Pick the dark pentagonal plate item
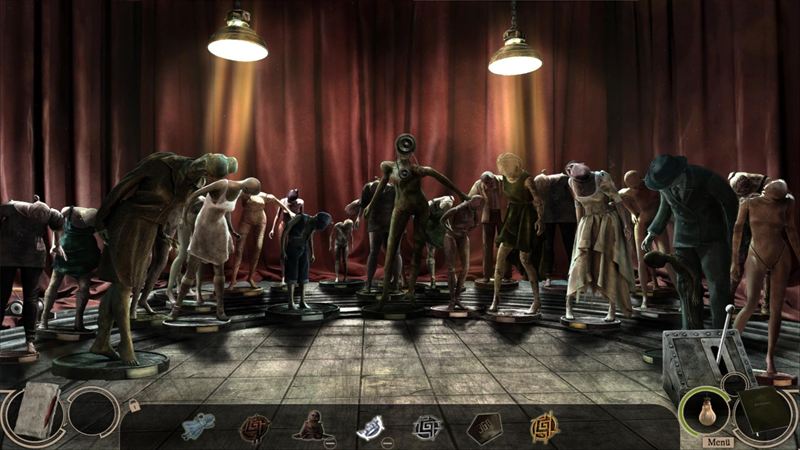The height and width of the screenshot is (450, 800). tap(485, 427)
